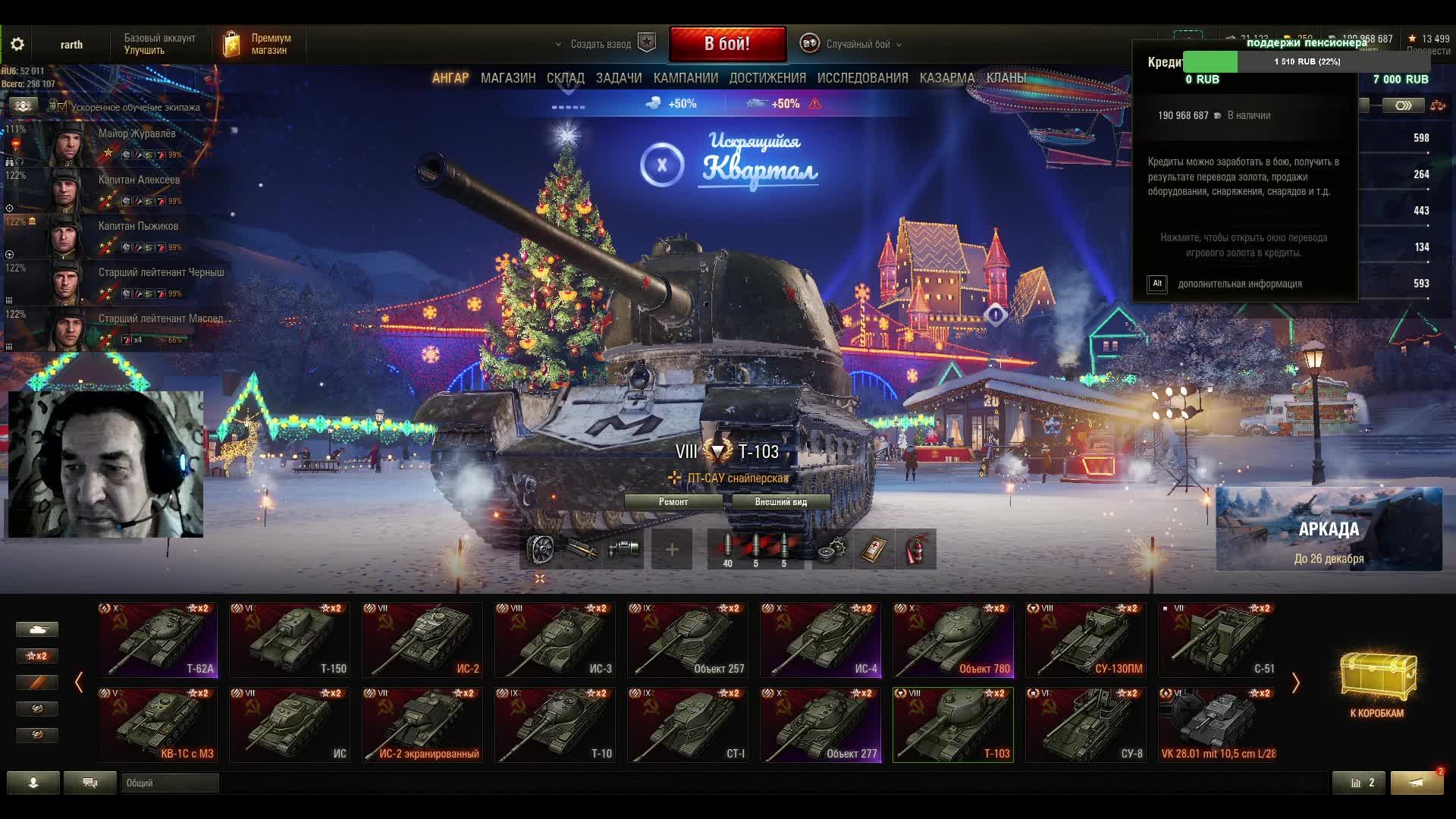Click the Общий chat input field
The image size is (1456, 819).
pos(170,783)
